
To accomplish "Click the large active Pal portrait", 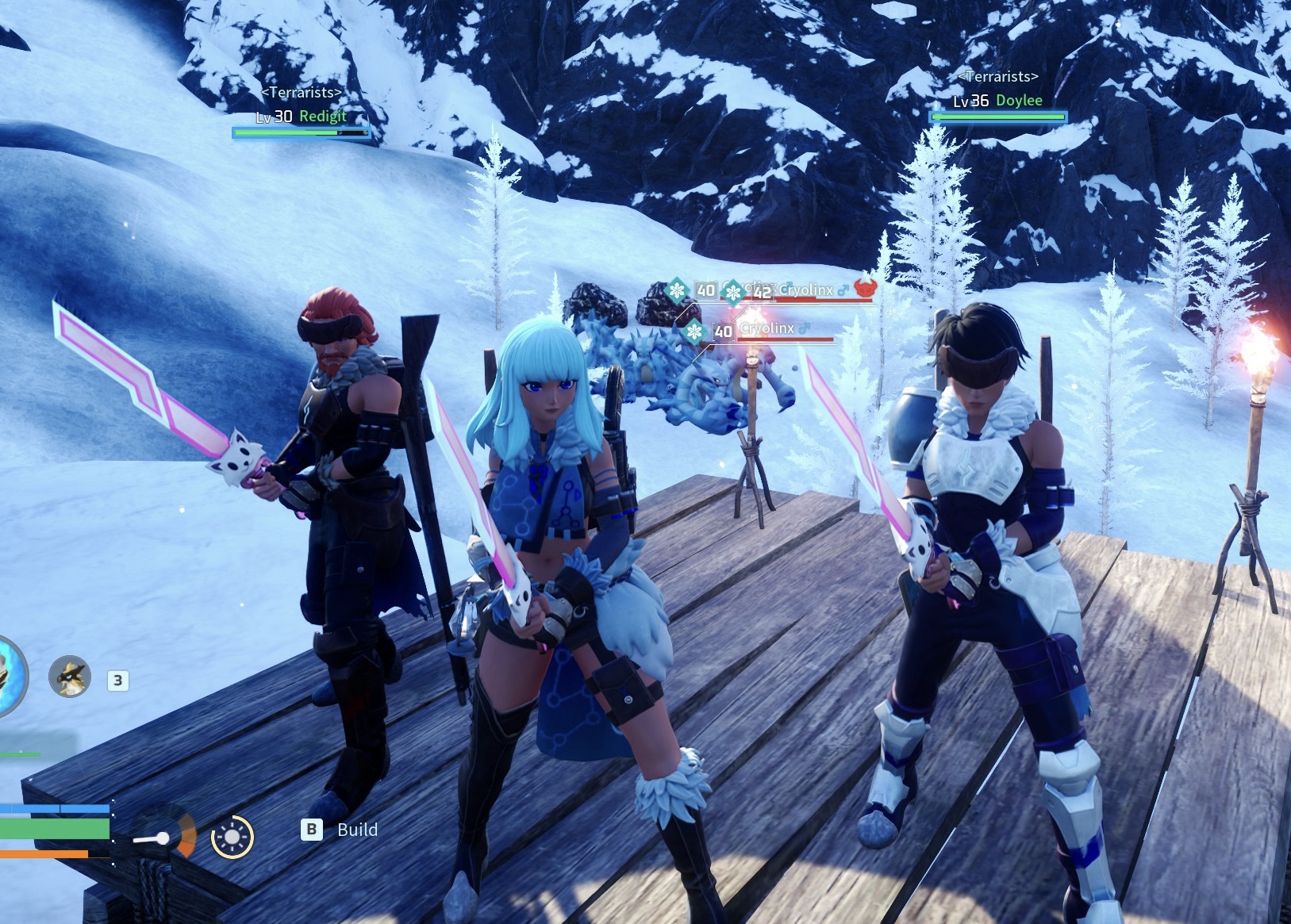I will coord(11,677).
